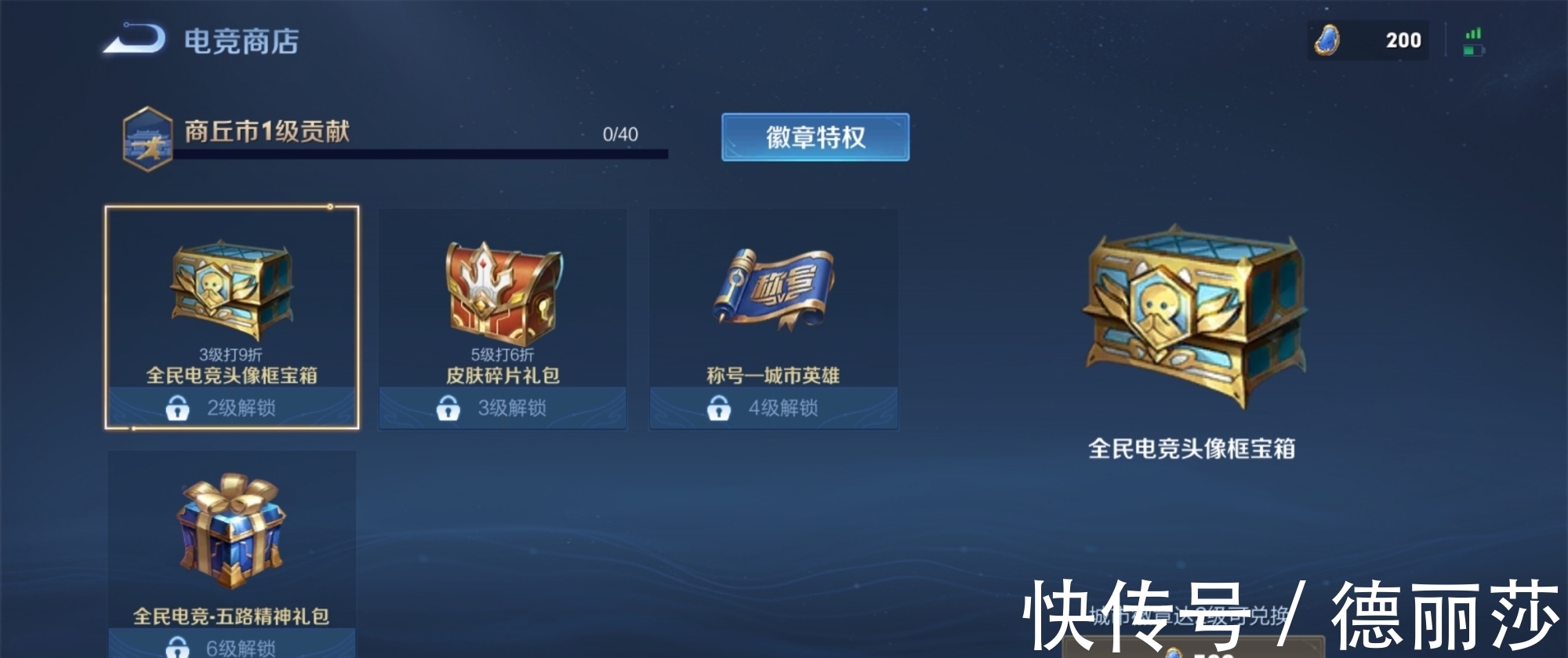The width and height of the screenshot is (1568, 658).
Task: Click the lock icon on the 3级解锁 card
Action: point(448,407)
